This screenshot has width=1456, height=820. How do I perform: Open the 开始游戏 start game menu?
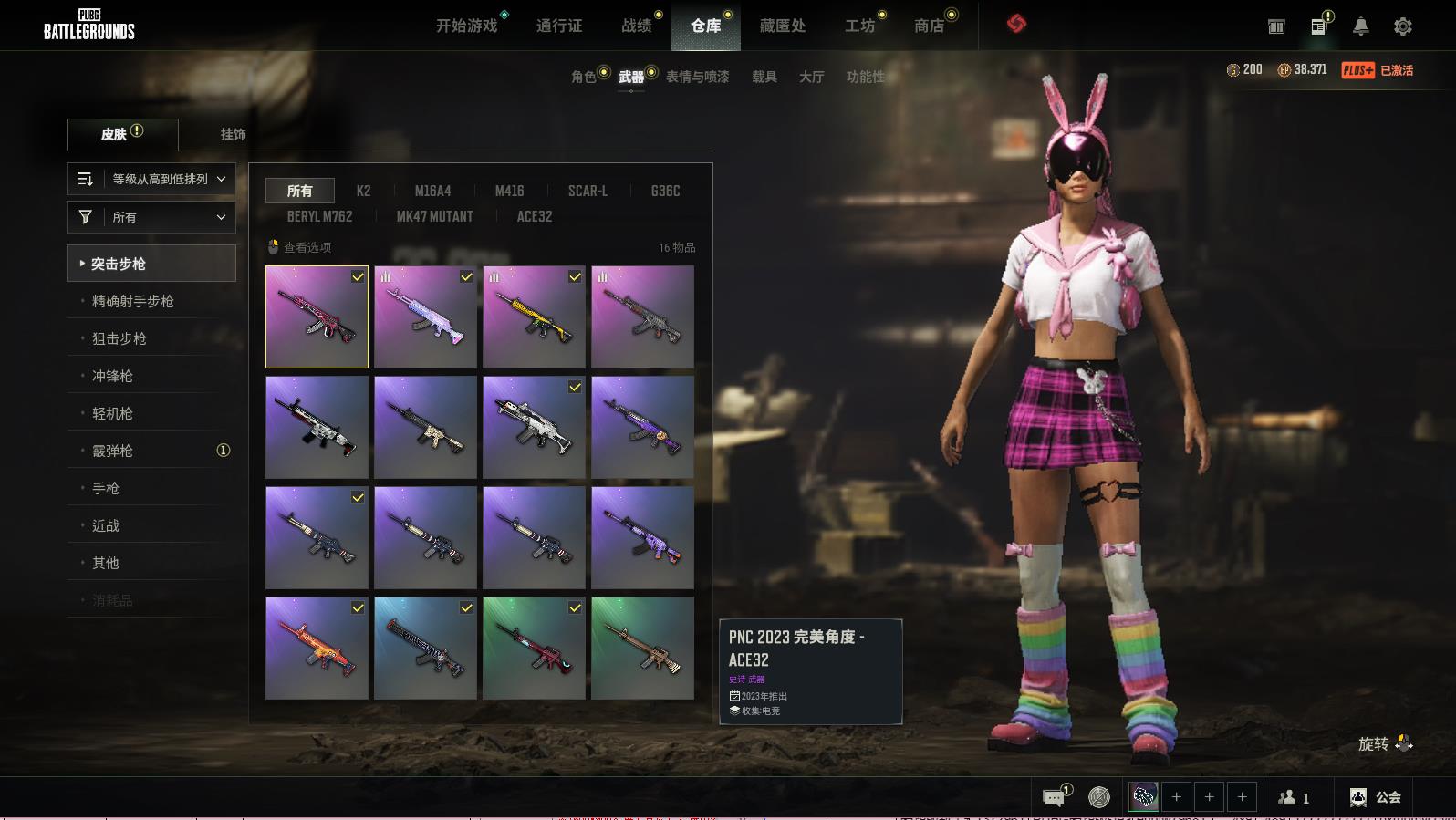click(466, 26)
